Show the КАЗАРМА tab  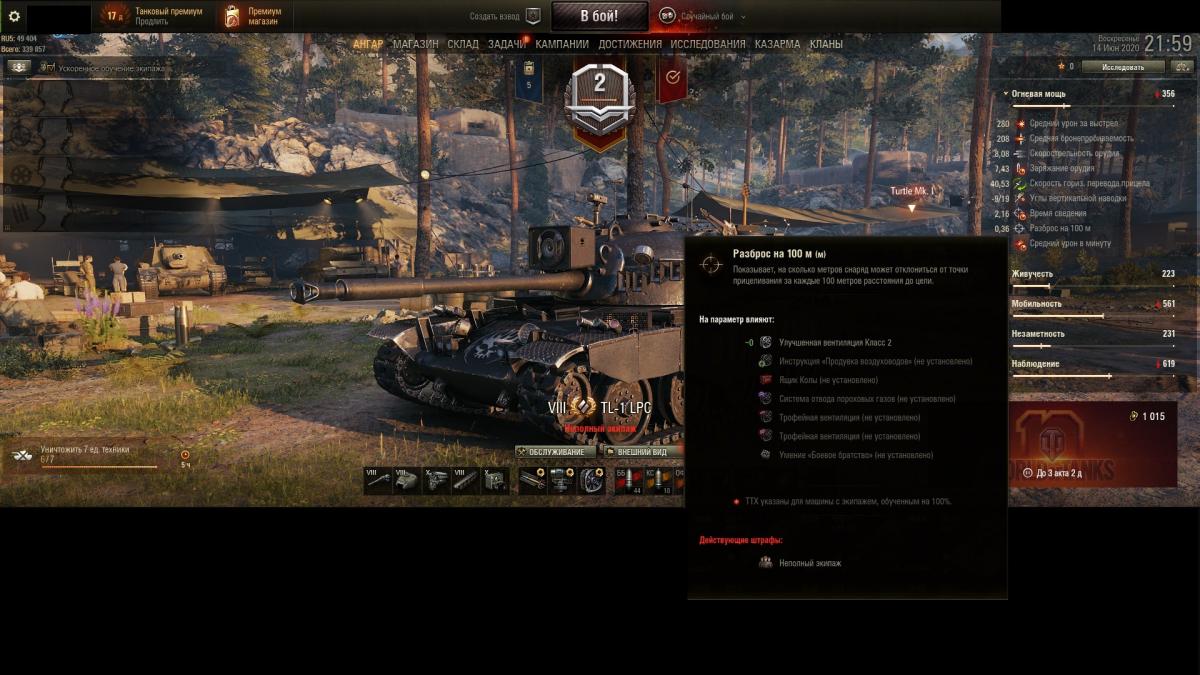[x=777, y=44]
